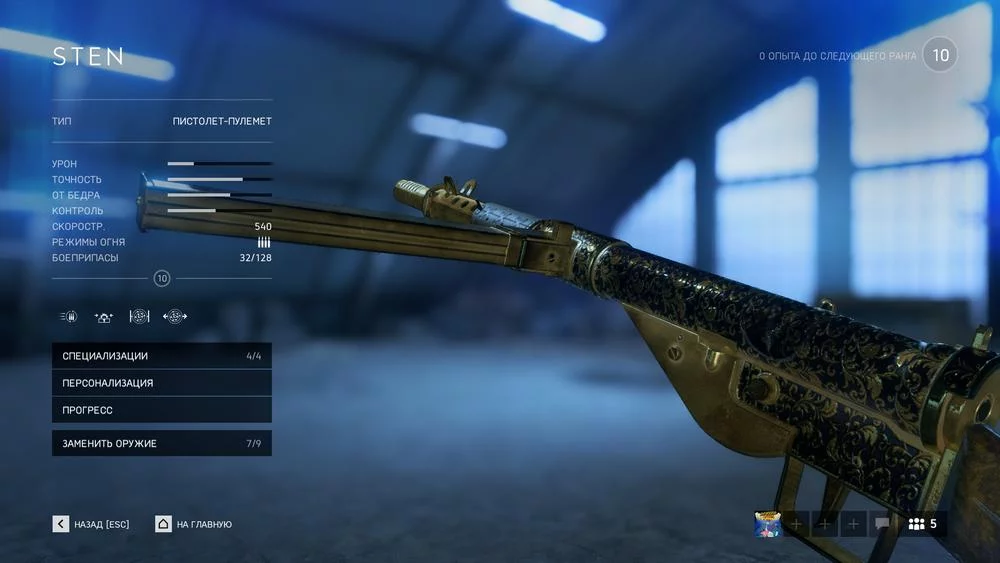Open the Персонализация customization menu

tap(161, 383)
